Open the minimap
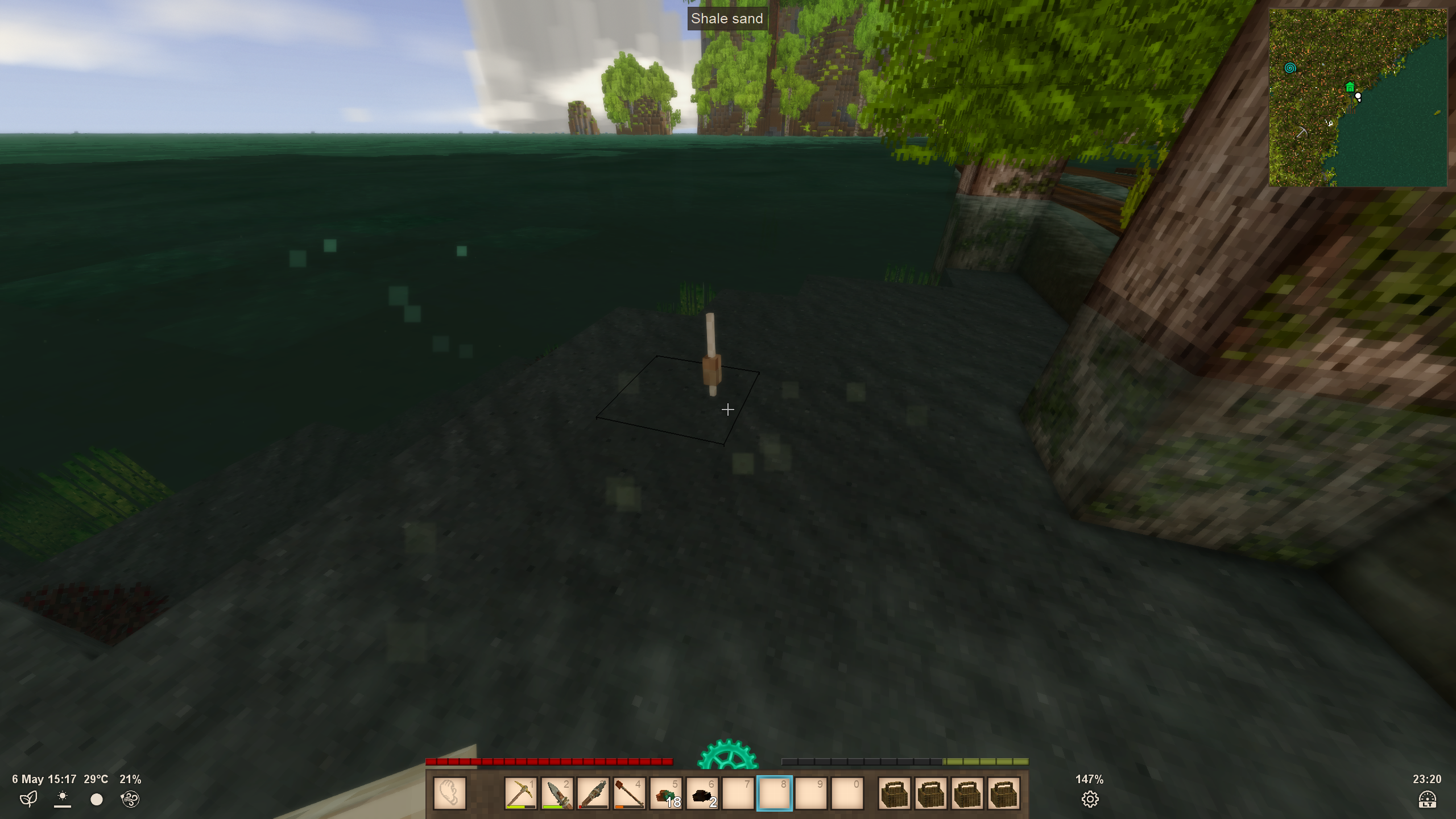The image size is (1456, 819). coord(1358,97)
